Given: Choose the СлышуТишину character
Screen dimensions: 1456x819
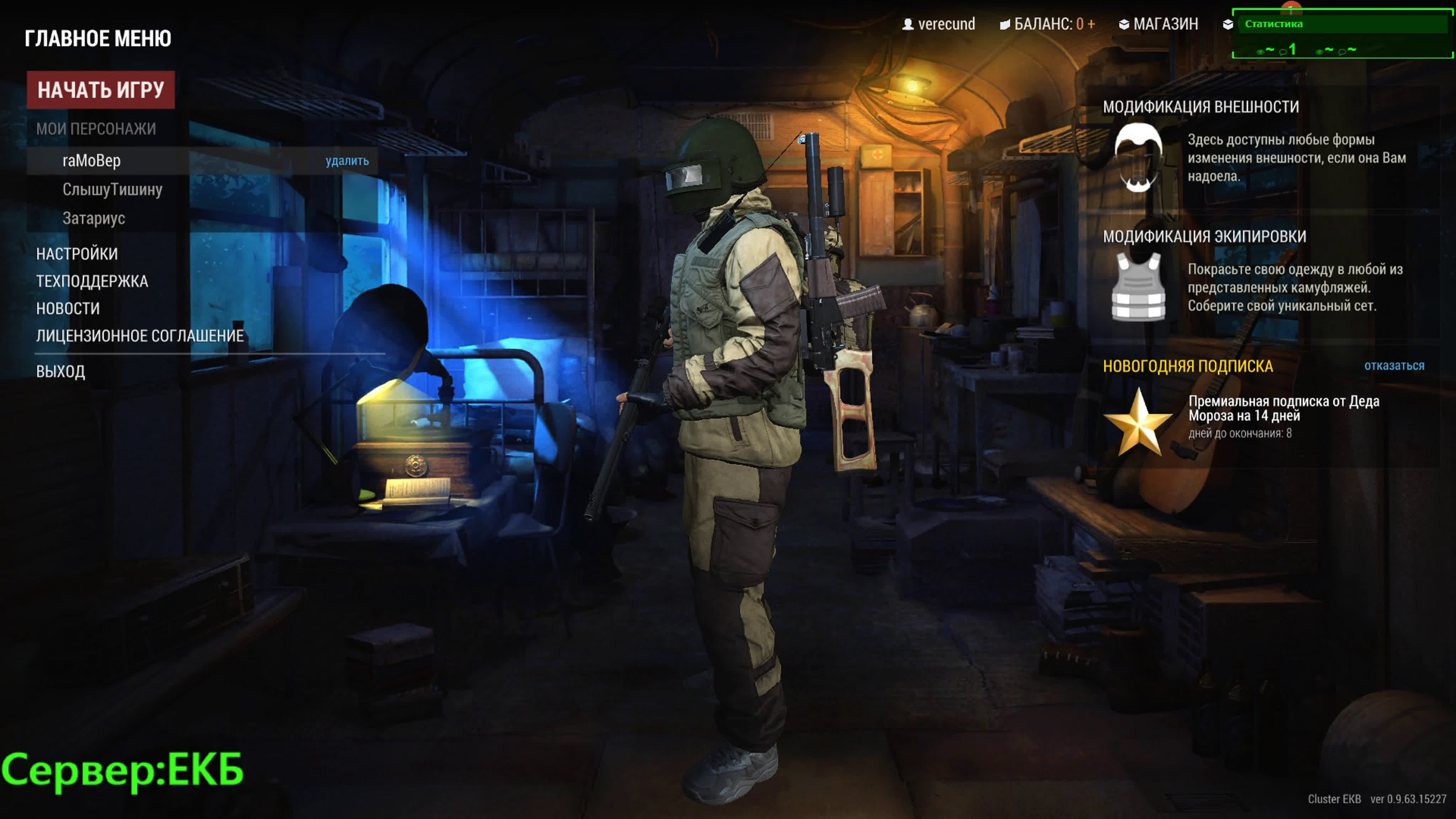Looking at the screenshot, I should 112,190.
